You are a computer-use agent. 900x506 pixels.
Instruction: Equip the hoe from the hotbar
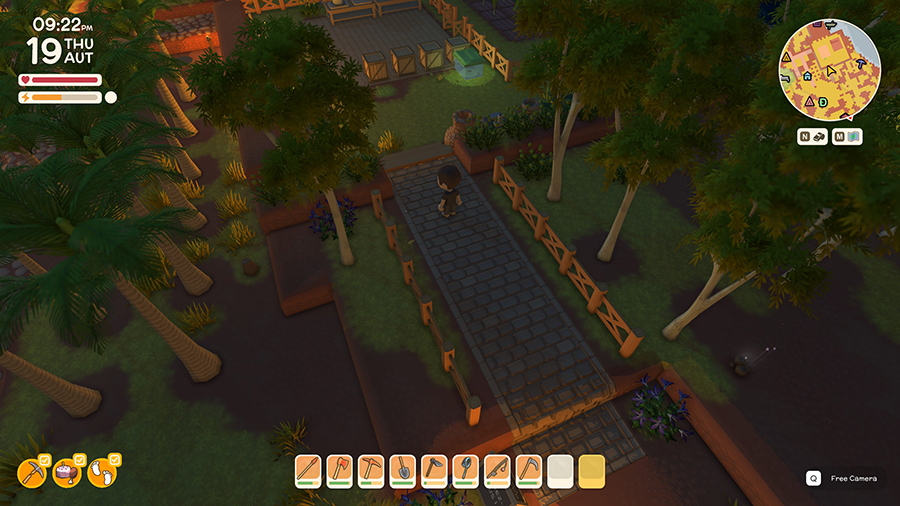pos(434,470)
